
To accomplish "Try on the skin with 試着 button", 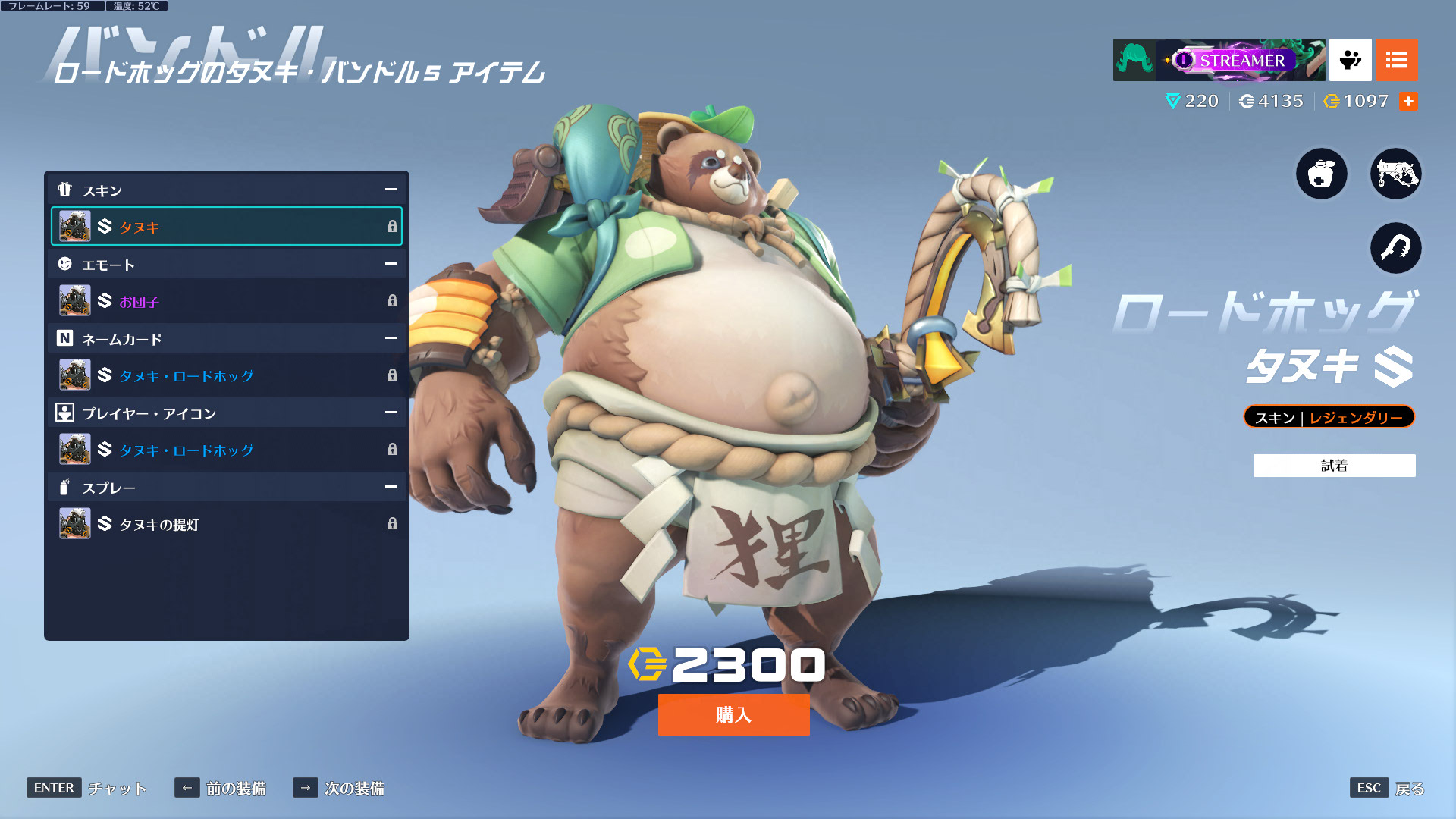I will (1334, 466).
